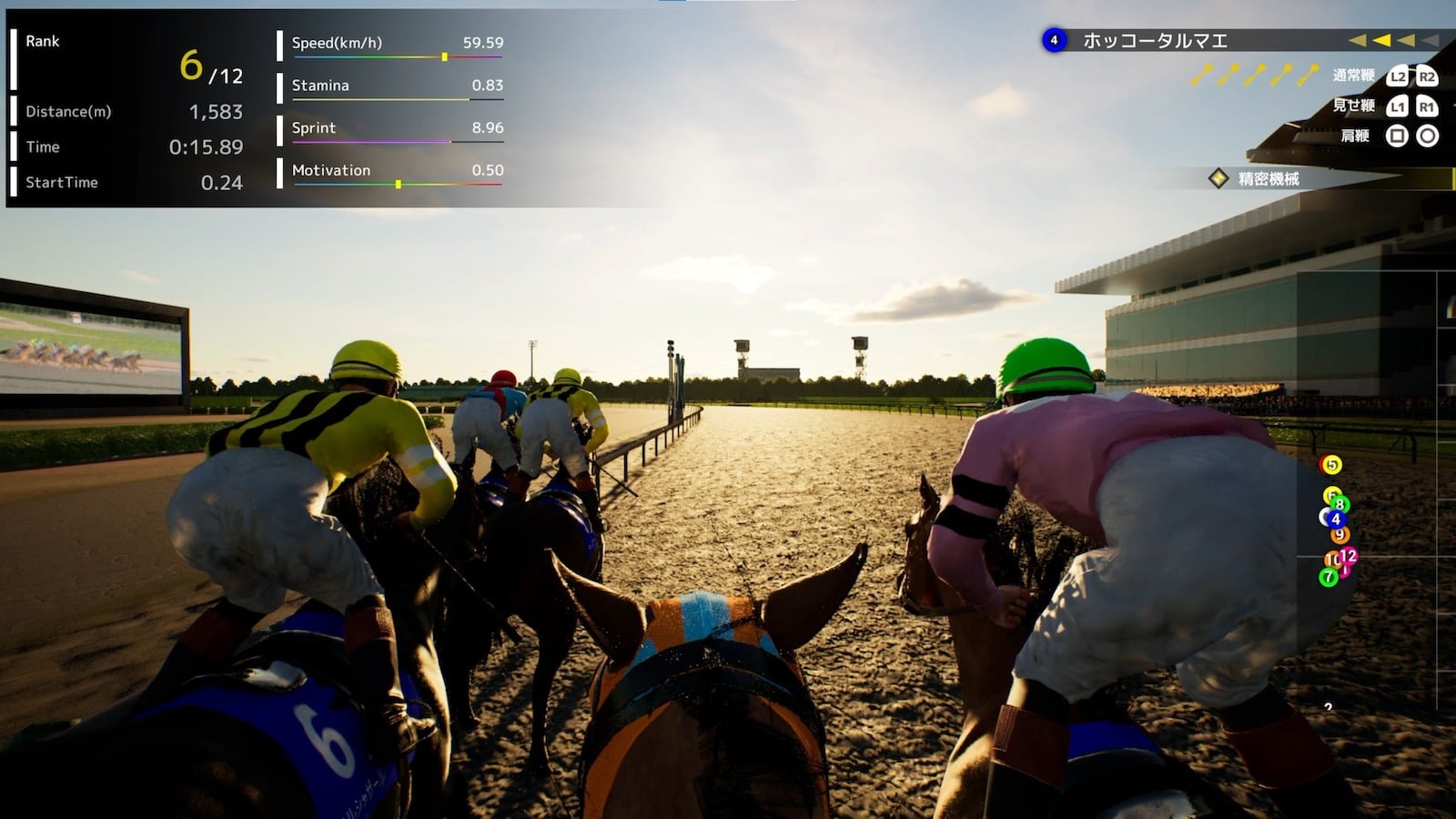Select the yellow number 5 horse marker

[1332, 465]
